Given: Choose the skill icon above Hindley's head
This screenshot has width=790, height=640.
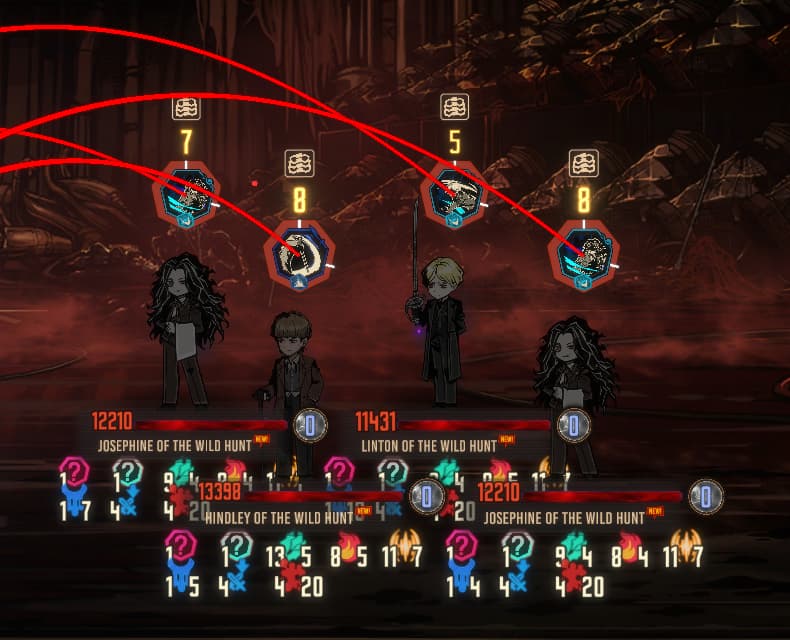Looking at the screenshot, I should click(x=300, y=254).
